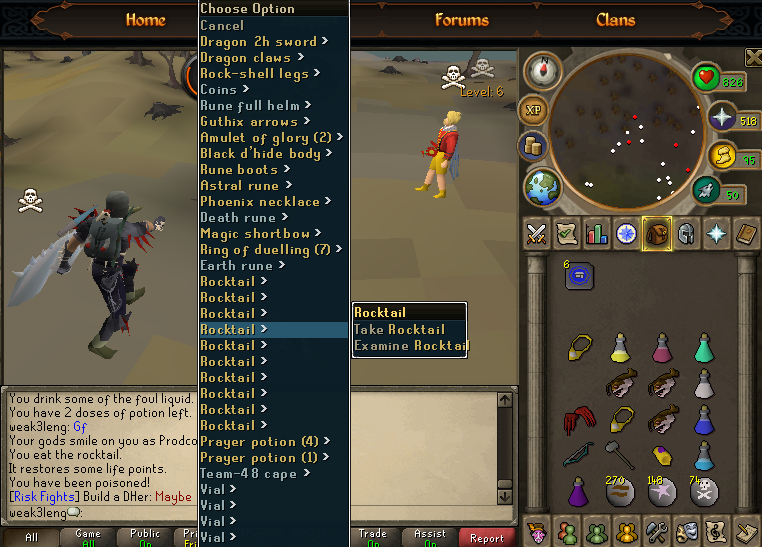This screenshot has height=547, width=762.
Task: Choose Examine Rocktail option
Action: pos(410,346)
